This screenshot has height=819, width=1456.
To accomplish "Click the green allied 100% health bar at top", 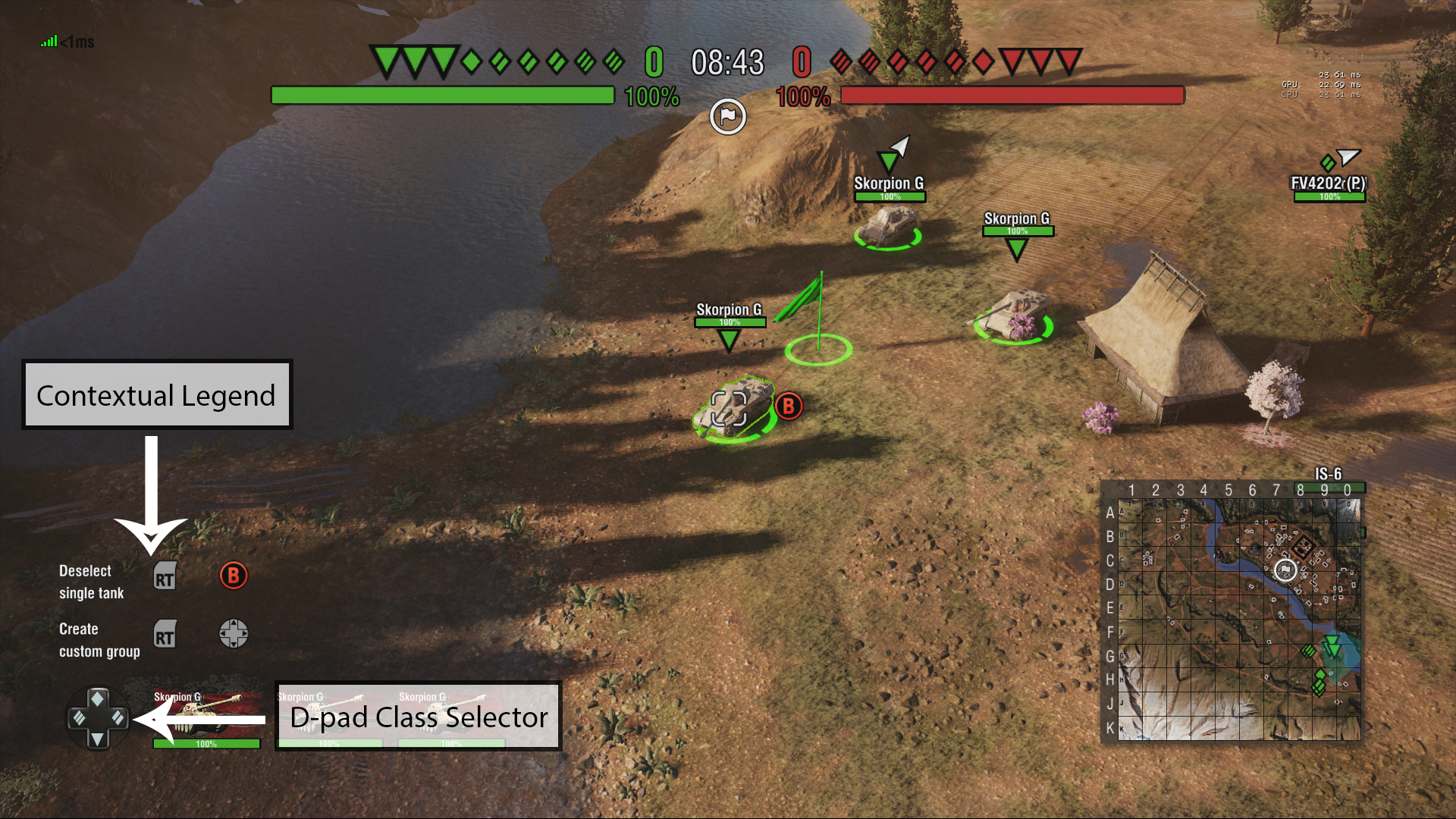I will pyautogui.click(x=444, y=96).
